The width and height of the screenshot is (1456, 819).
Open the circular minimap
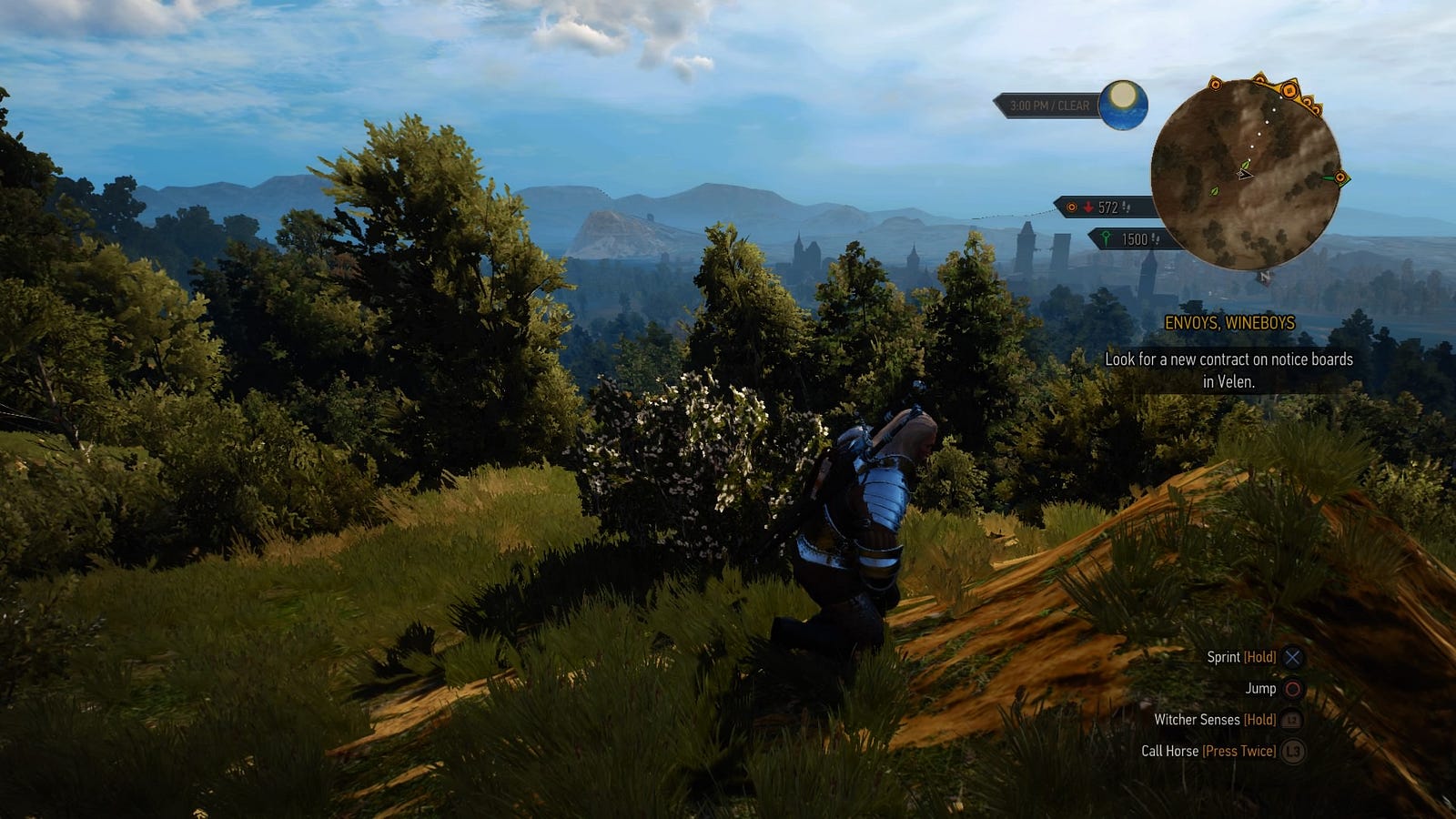coord(1244,175)
